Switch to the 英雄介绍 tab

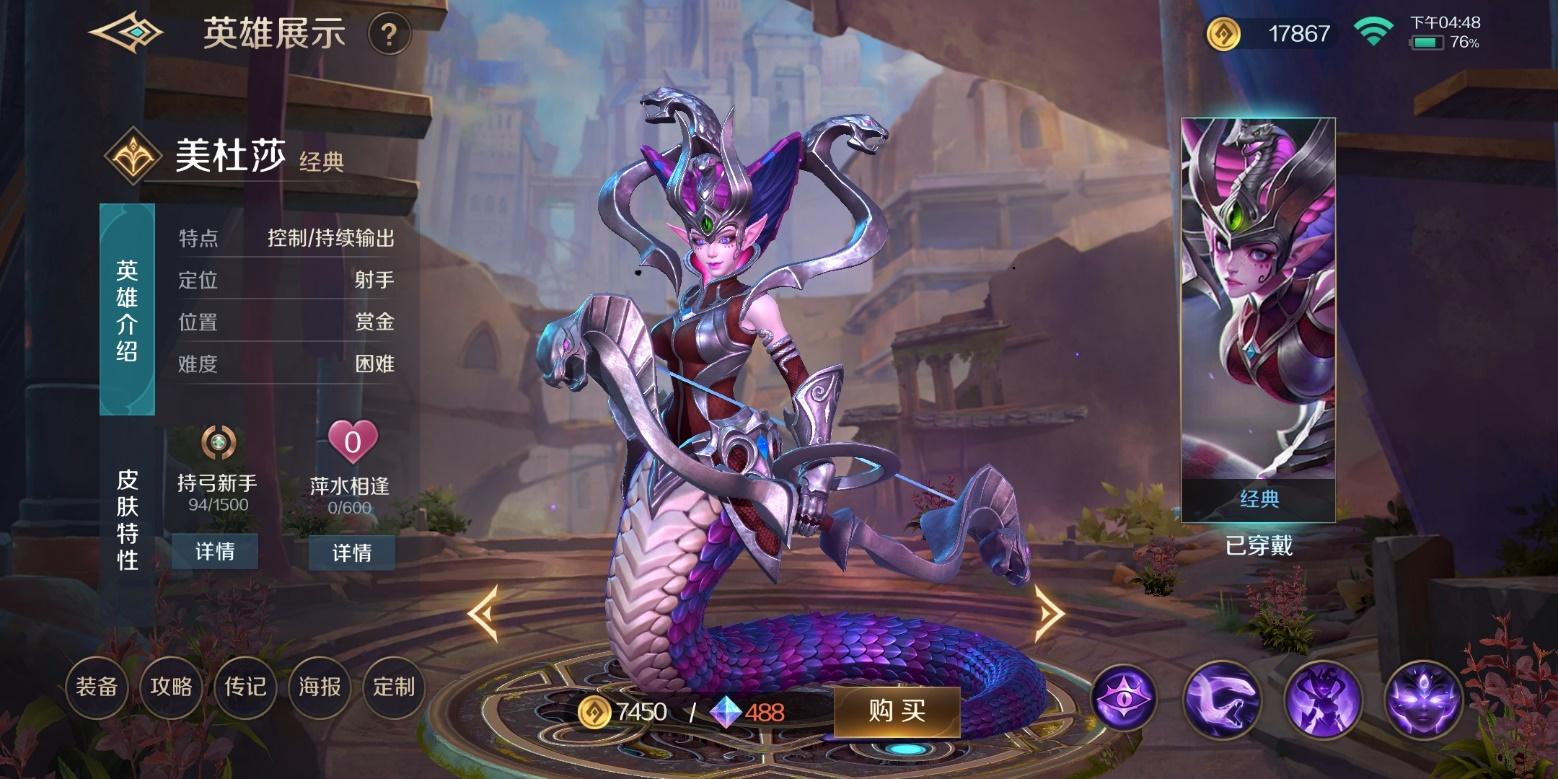pos(127,310)
